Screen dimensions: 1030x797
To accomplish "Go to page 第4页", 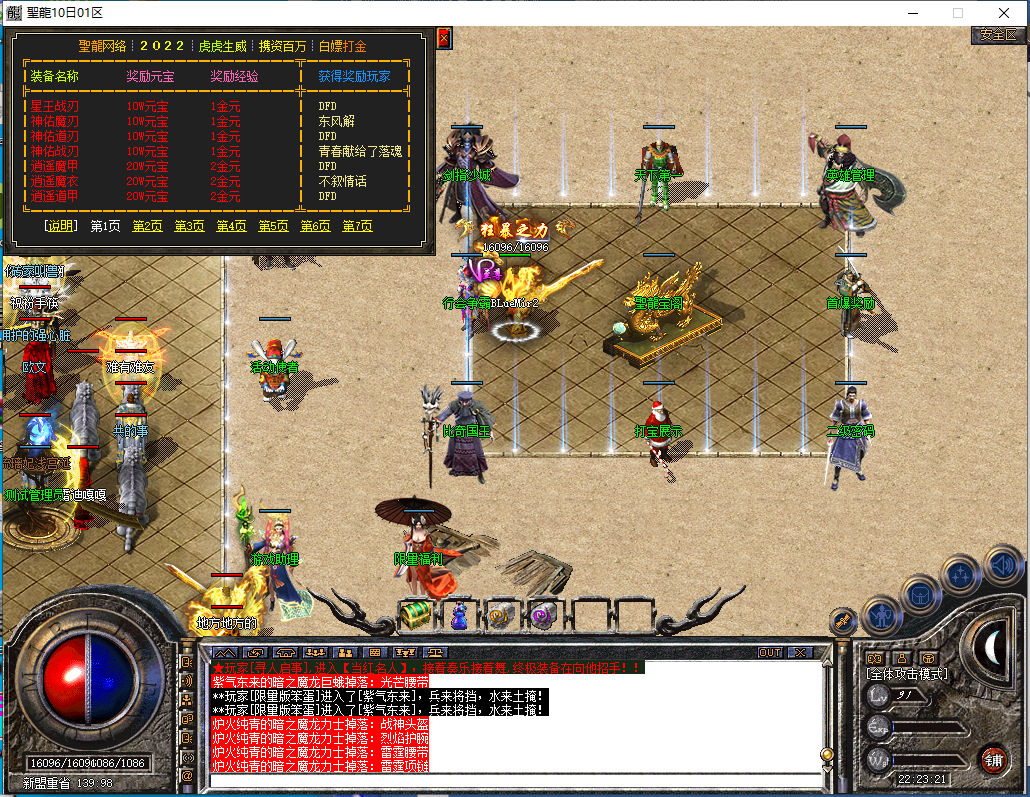I will pos(231,226).
